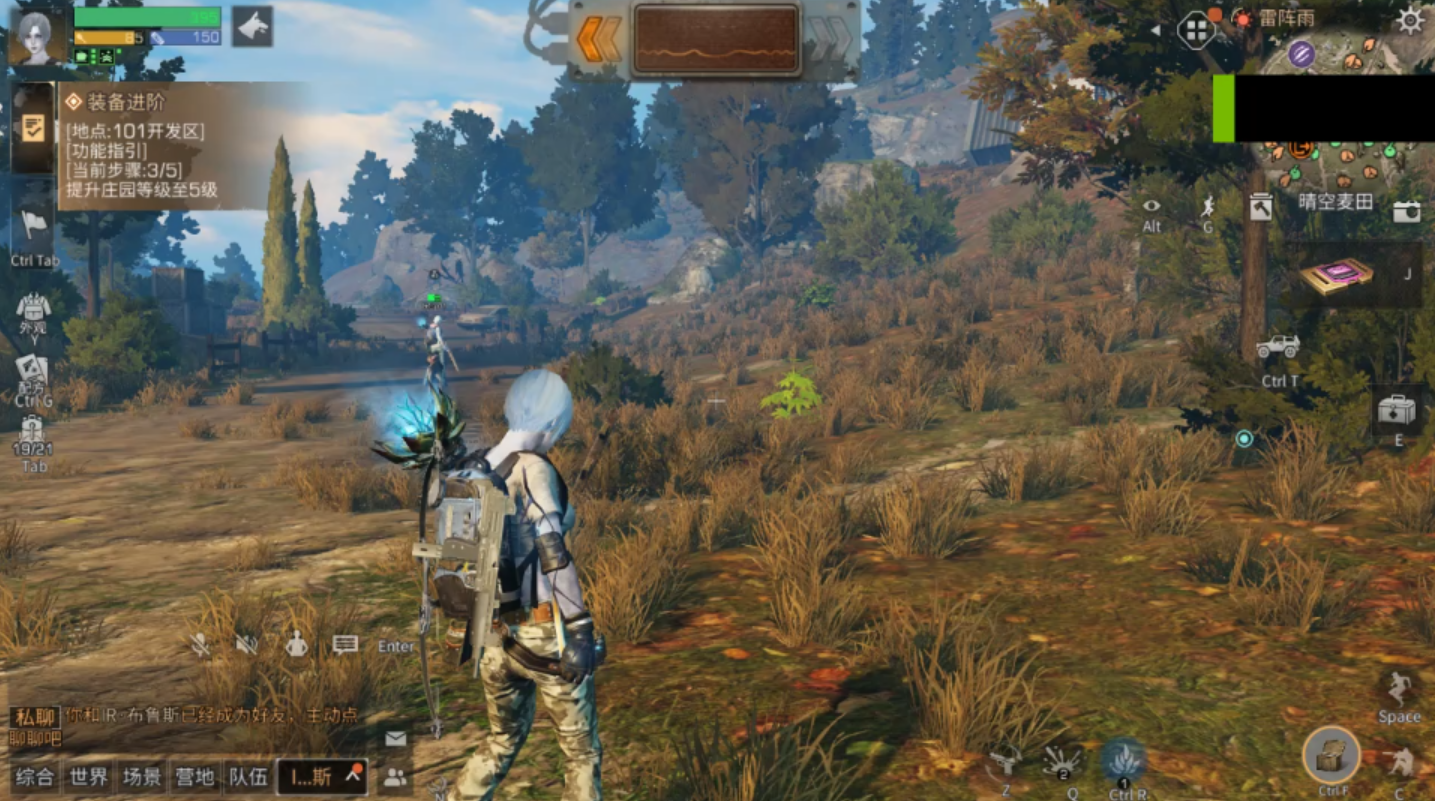Open the dog companion panel
This screenshot has width=1435, height=801.
coord(253,26)
